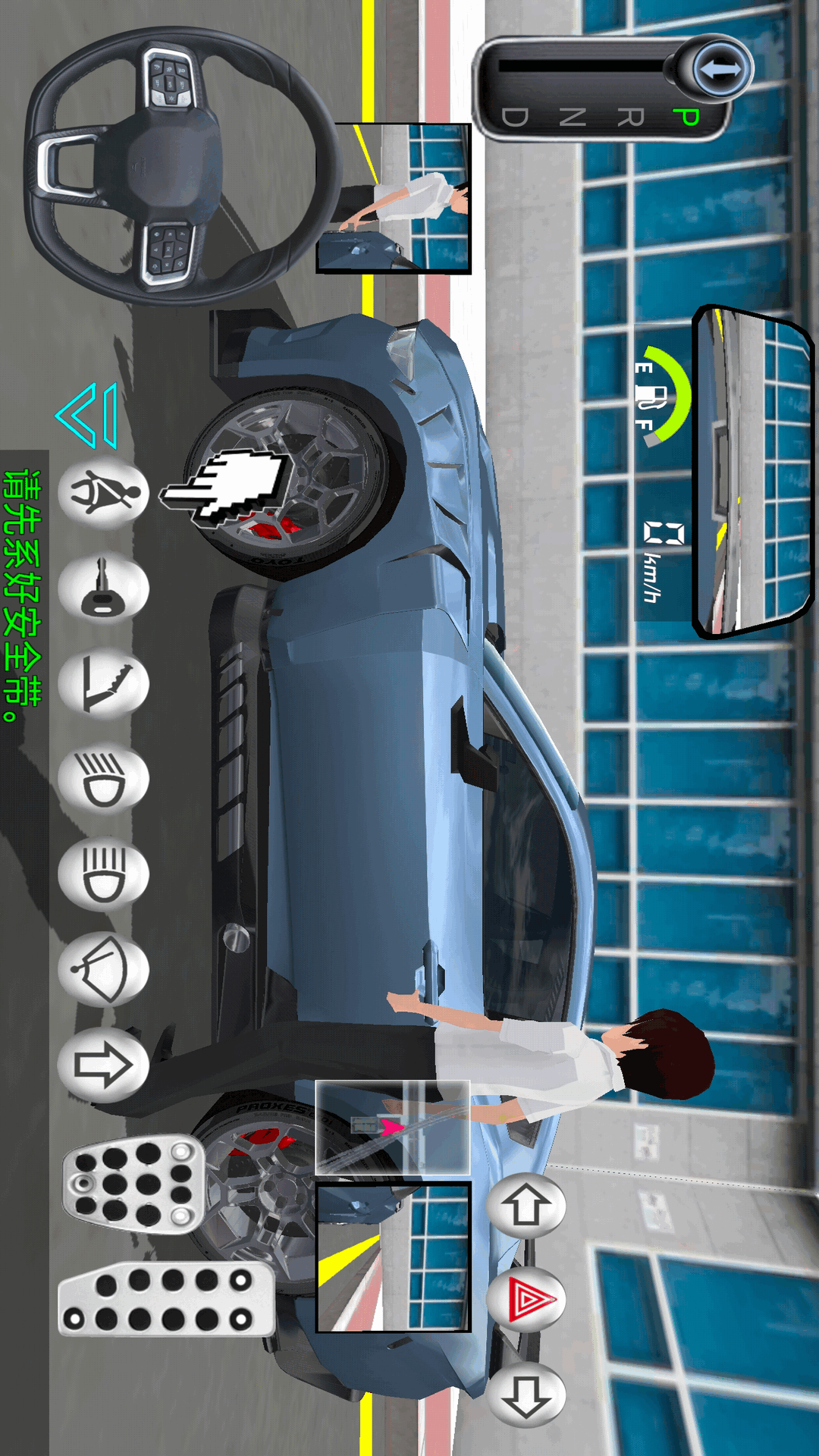
Task: Activate the downward-pointing arrow turn signal
Action: pyautogui.click(x=526, y=1395)
